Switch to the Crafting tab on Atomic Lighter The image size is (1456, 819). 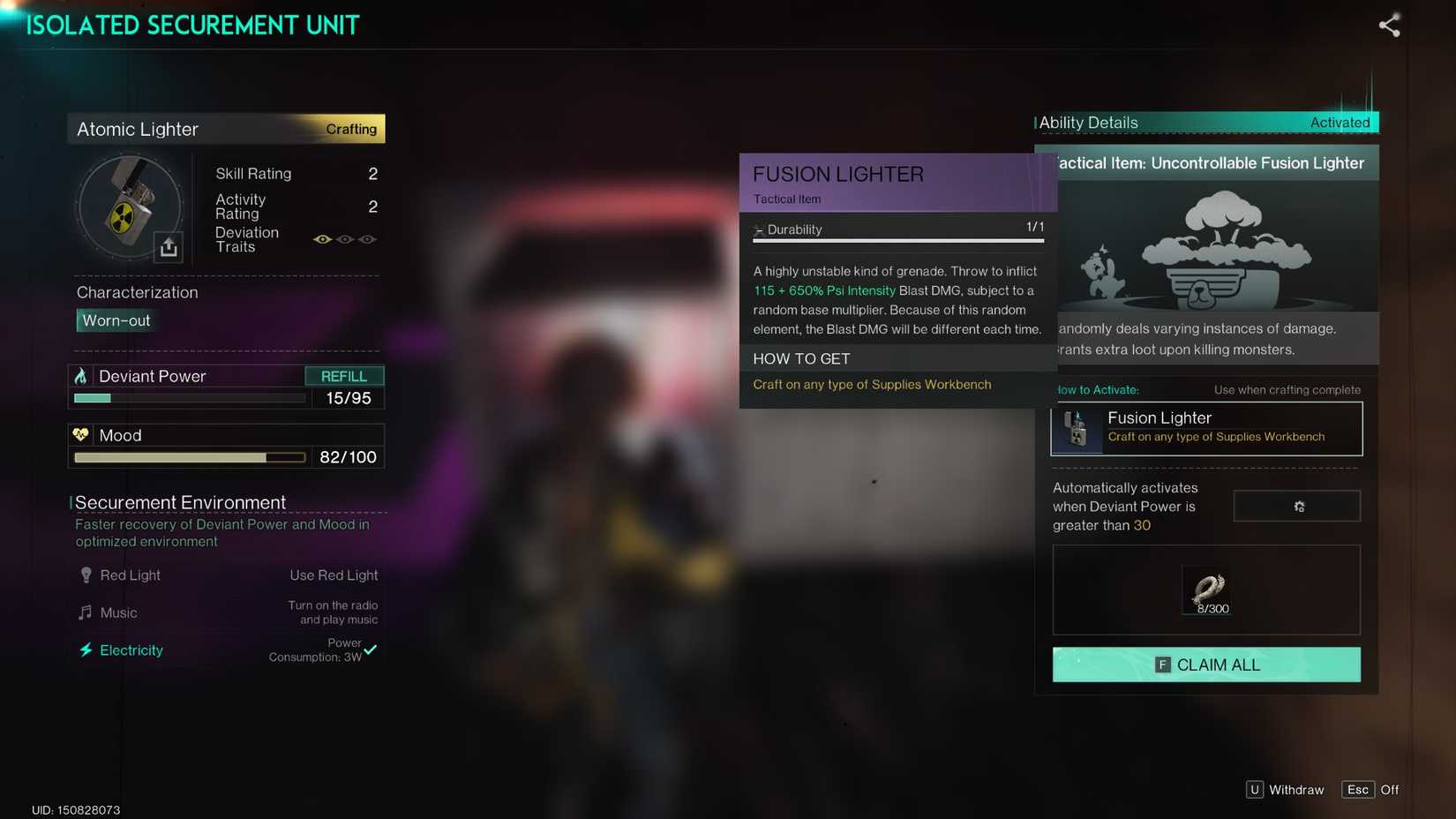click(x=350, y=129)
